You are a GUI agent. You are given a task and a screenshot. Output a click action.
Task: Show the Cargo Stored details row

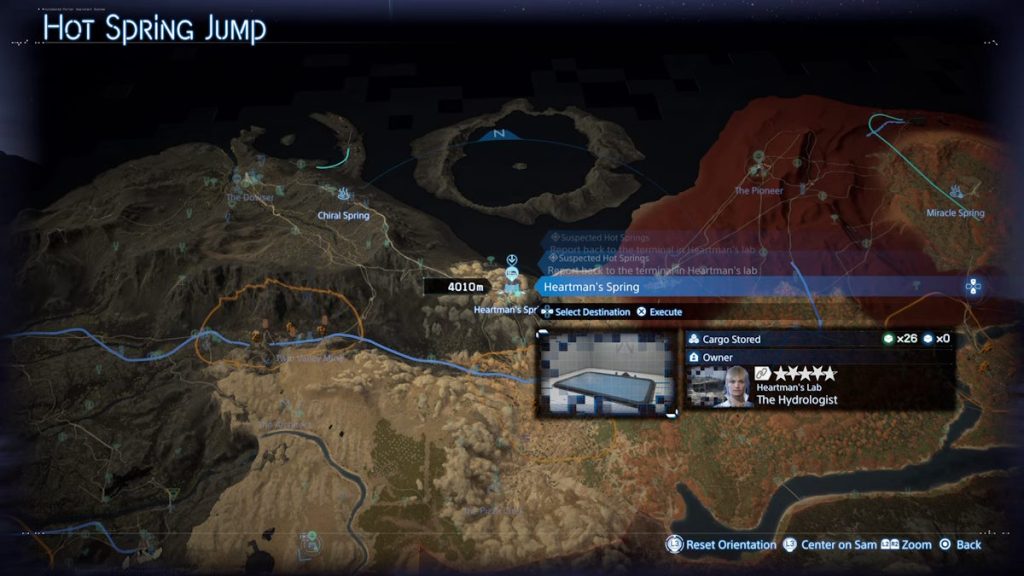pyautogui.click(x=818, y=339)
